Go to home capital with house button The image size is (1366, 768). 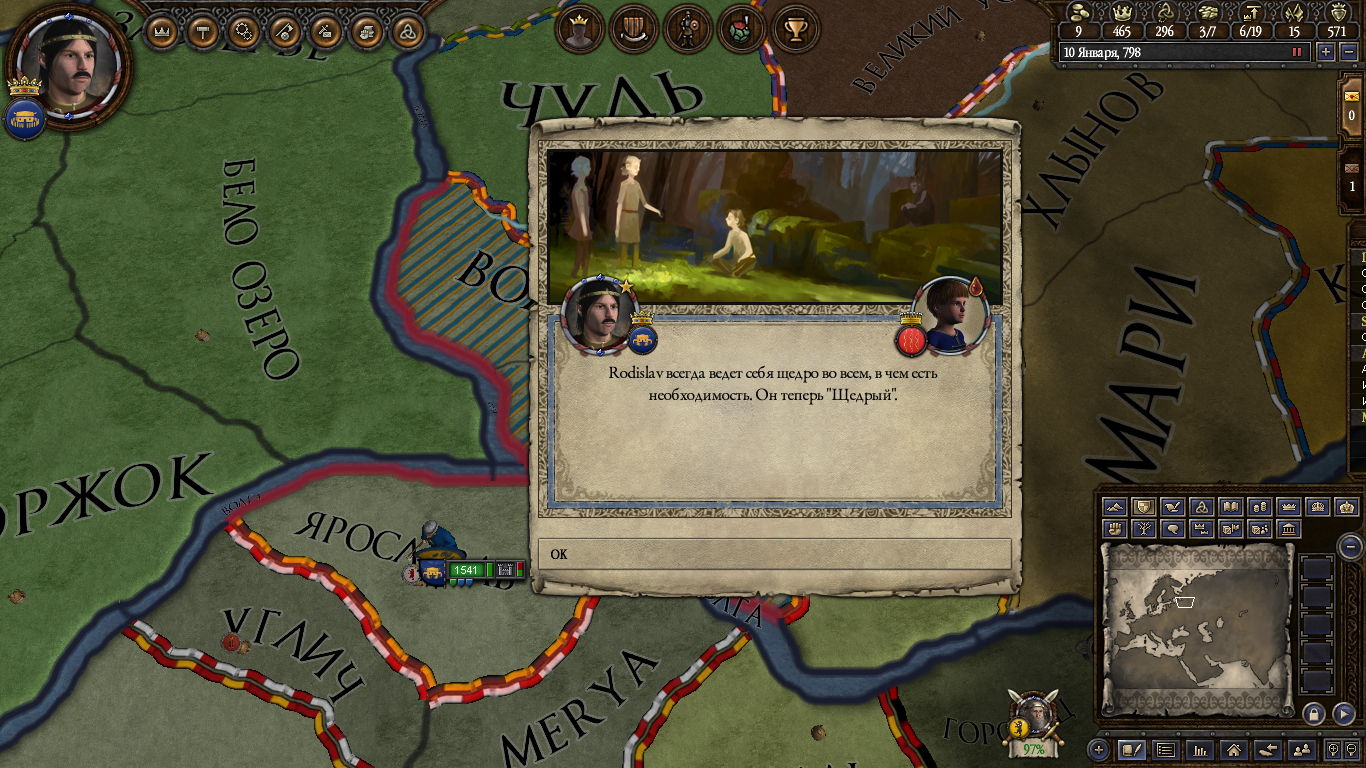(1234, 749)
